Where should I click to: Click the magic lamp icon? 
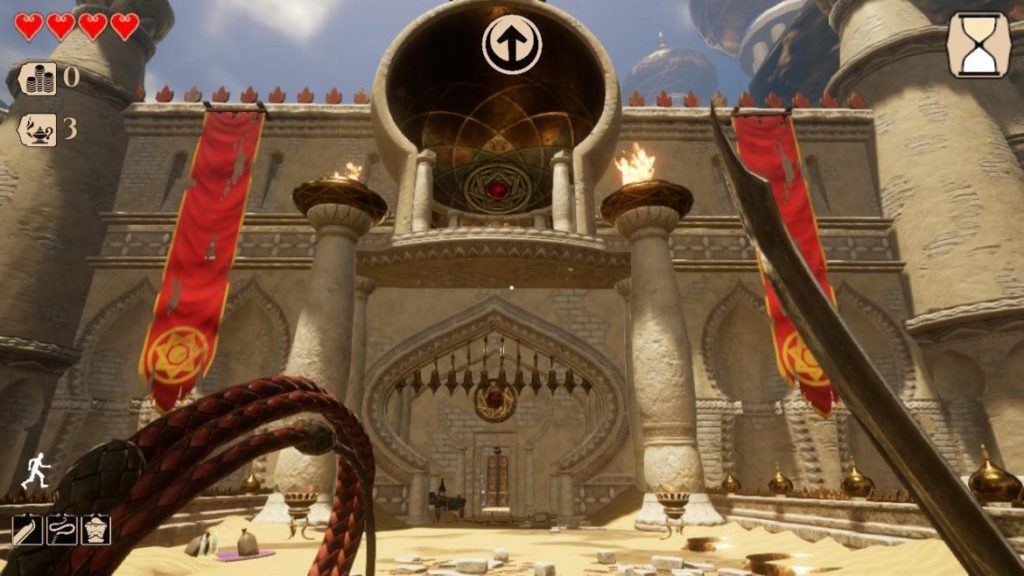pyautogui.click(x=39, y=129)
